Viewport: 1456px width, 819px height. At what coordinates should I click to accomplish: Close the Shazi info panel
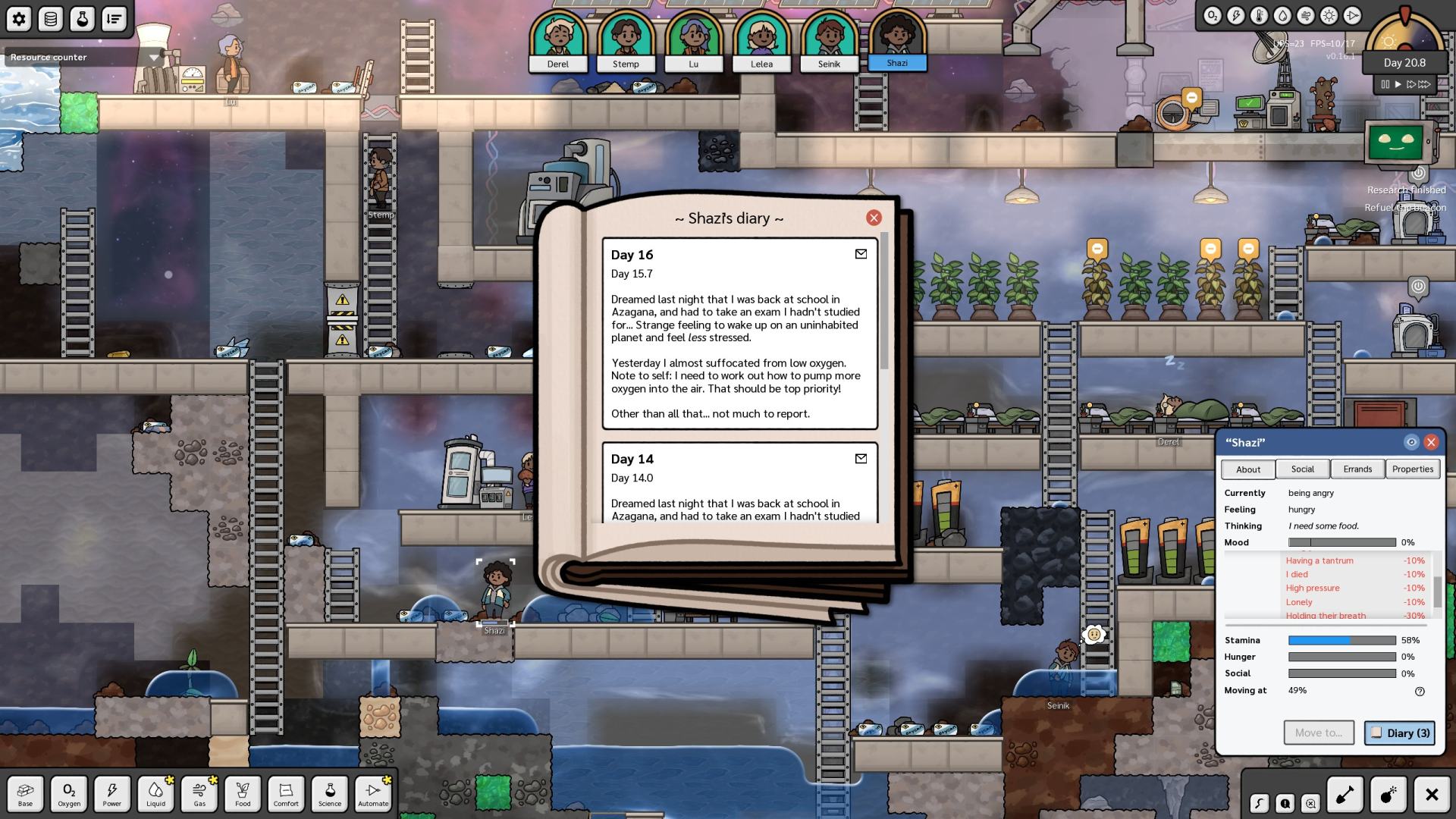1431,442
